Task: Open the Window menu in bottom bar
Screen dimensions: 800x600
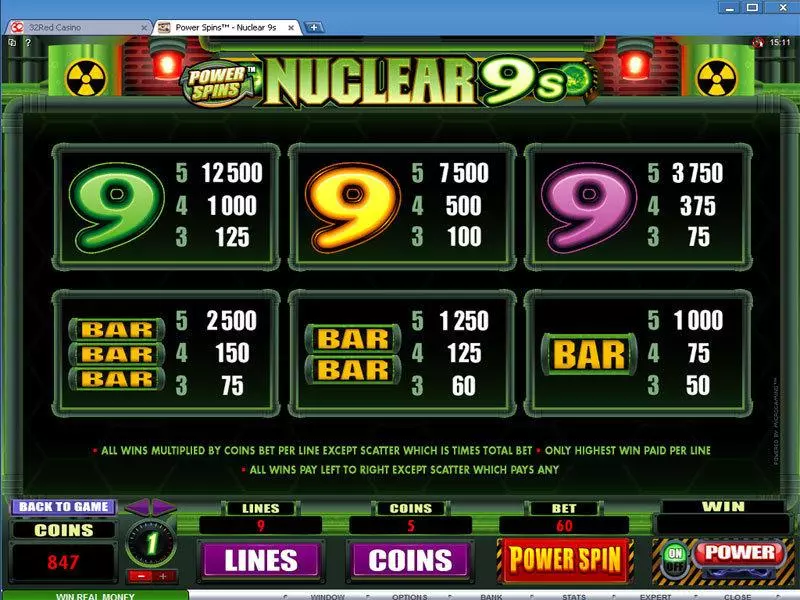Action: (327, 595)
